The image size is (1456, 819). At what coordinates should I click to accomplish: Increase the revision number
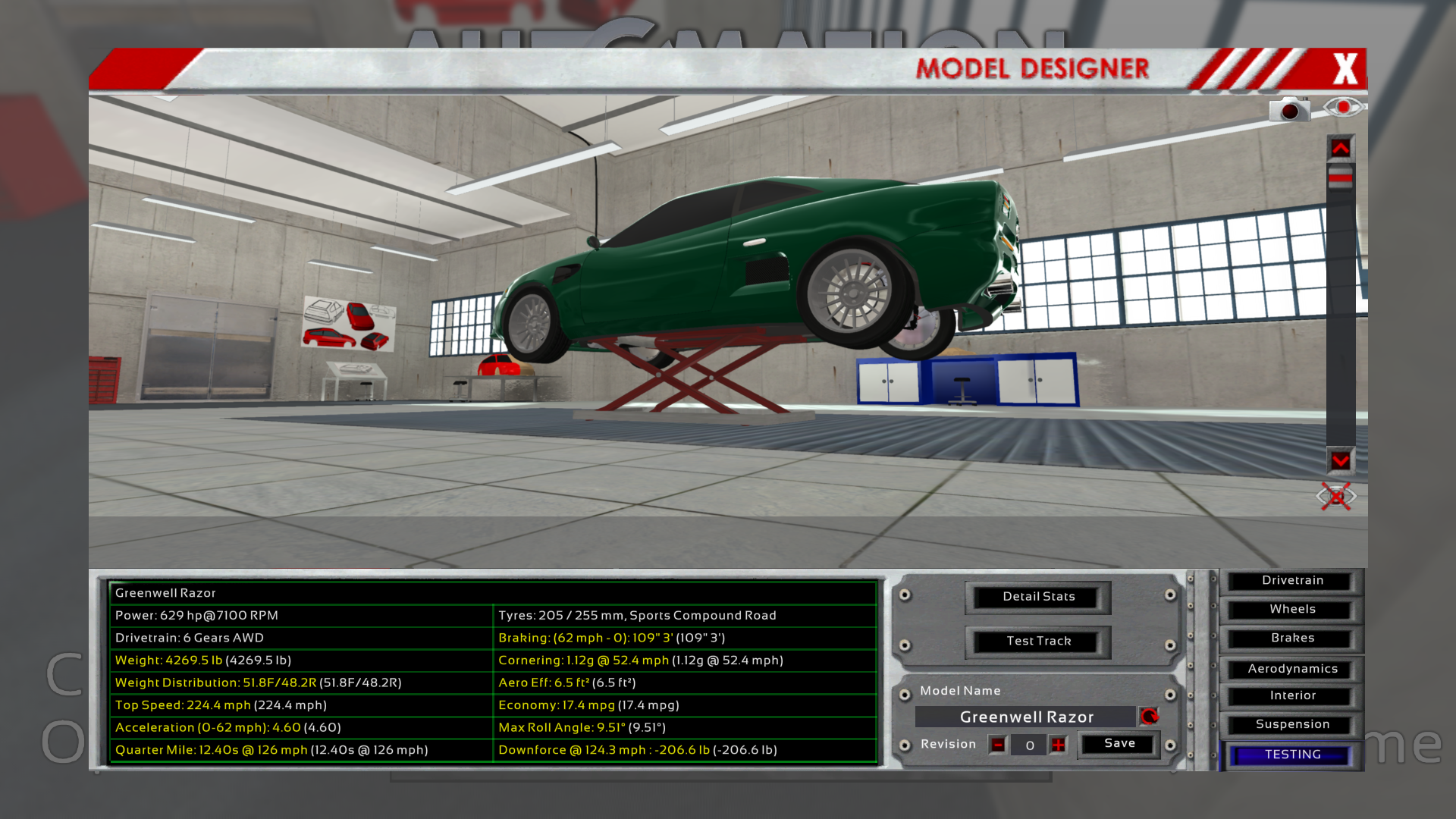1059,745
